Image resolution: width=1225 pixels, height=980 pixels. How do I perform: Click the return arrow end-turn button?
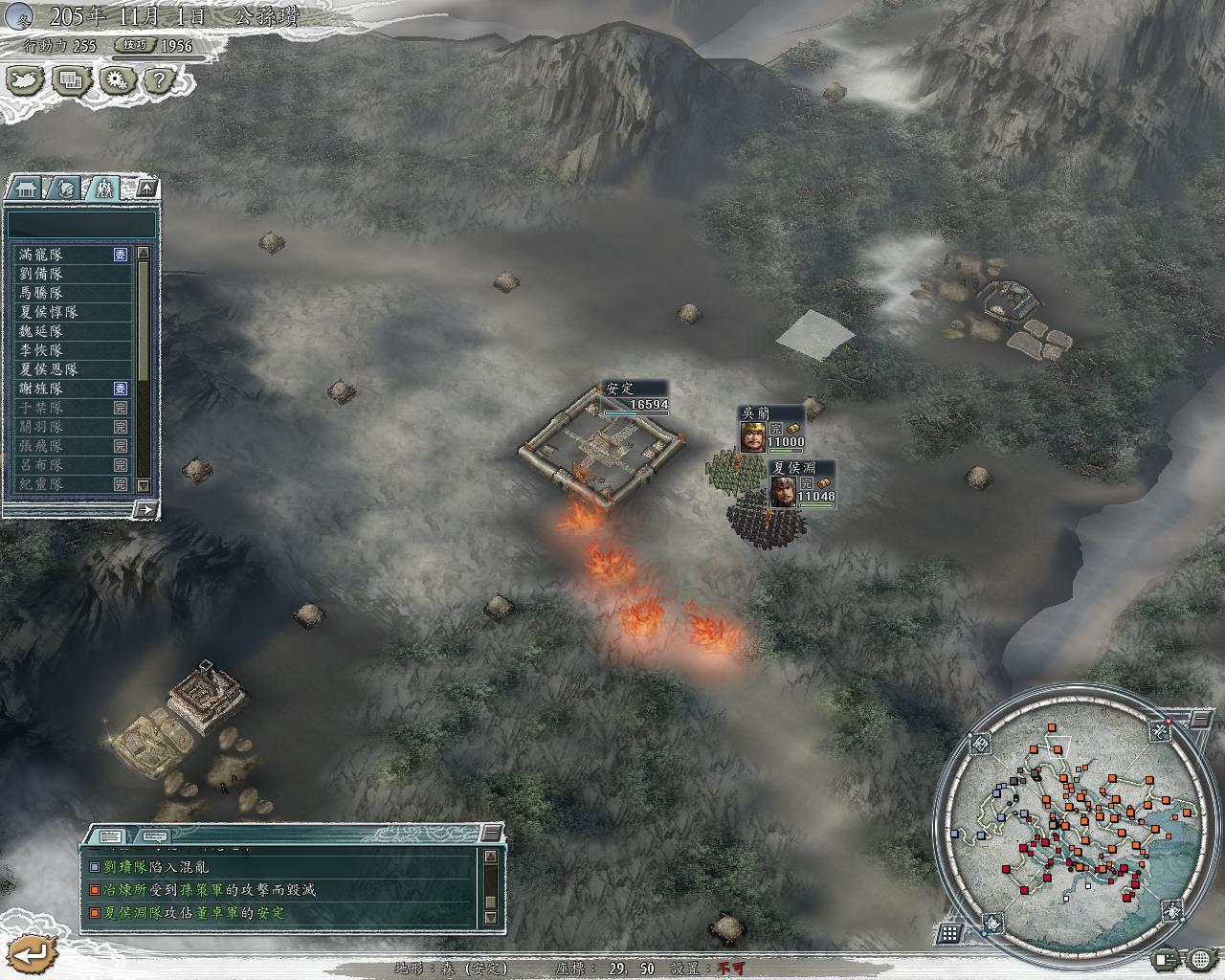tap(31, 952)
